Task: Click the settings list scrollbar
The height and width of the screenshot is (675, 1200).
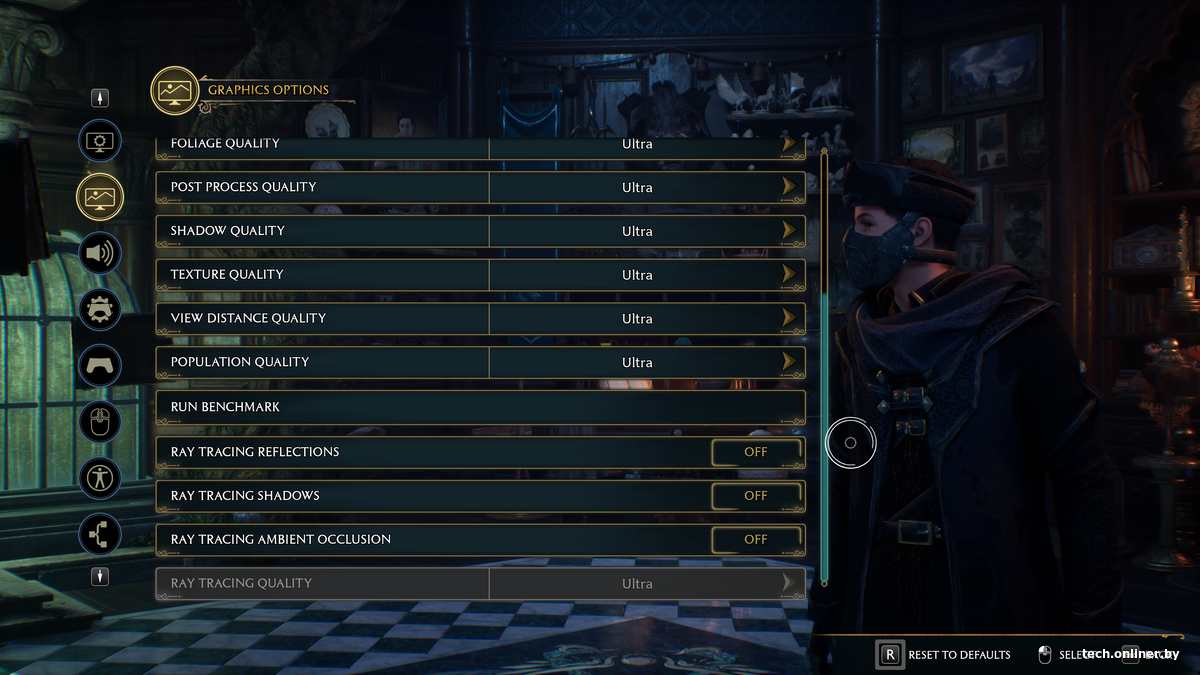Action: (824, 365)
